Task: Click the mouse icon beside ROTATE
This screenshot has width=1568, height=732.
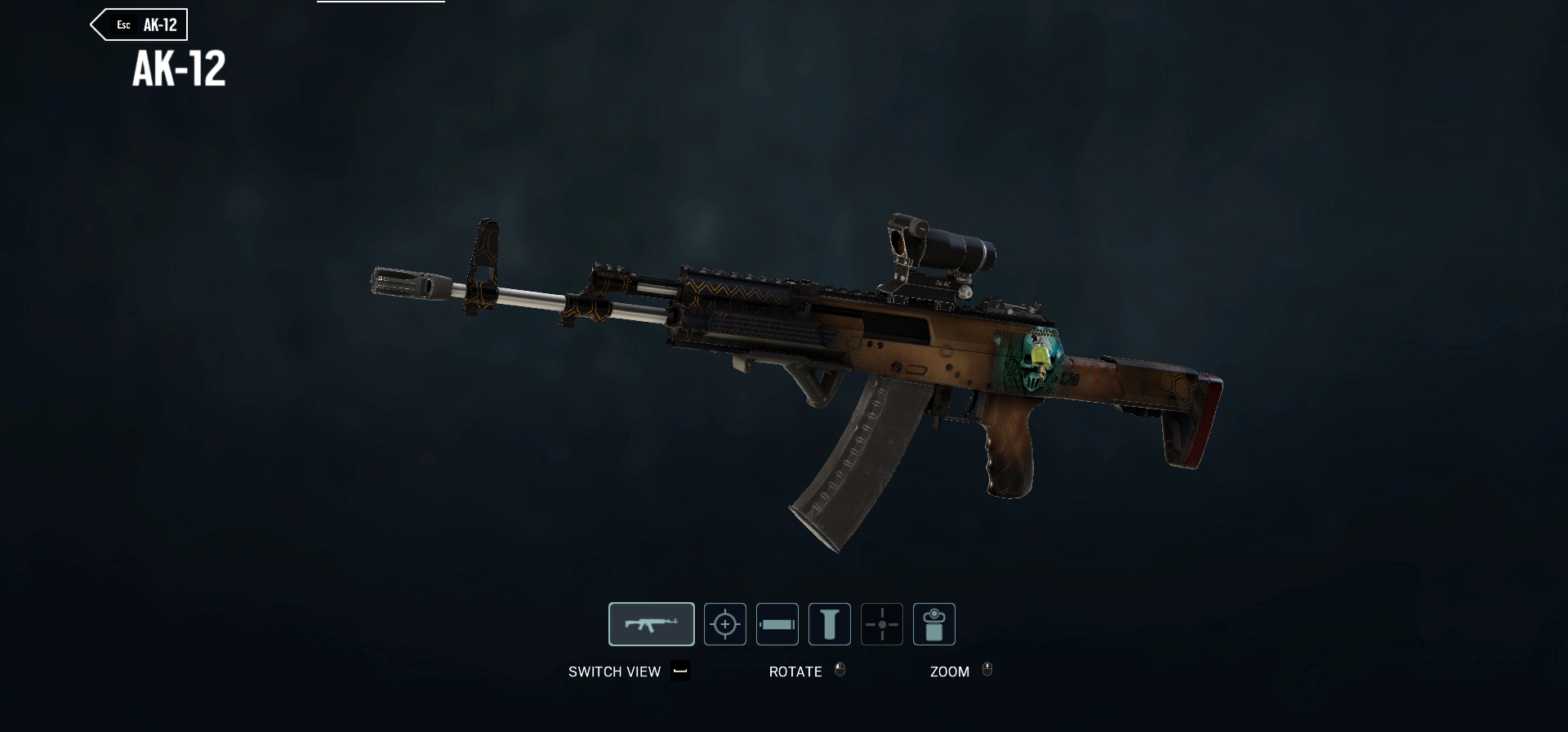Action: [840, 671]
